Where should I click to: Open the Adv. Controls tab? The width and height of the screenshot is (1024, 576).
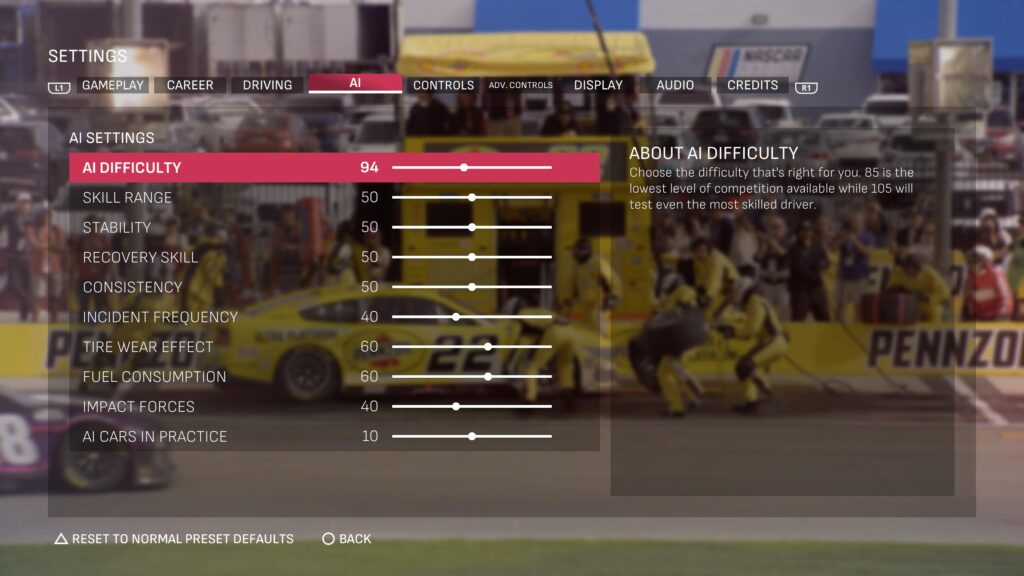tap(520, 85)
